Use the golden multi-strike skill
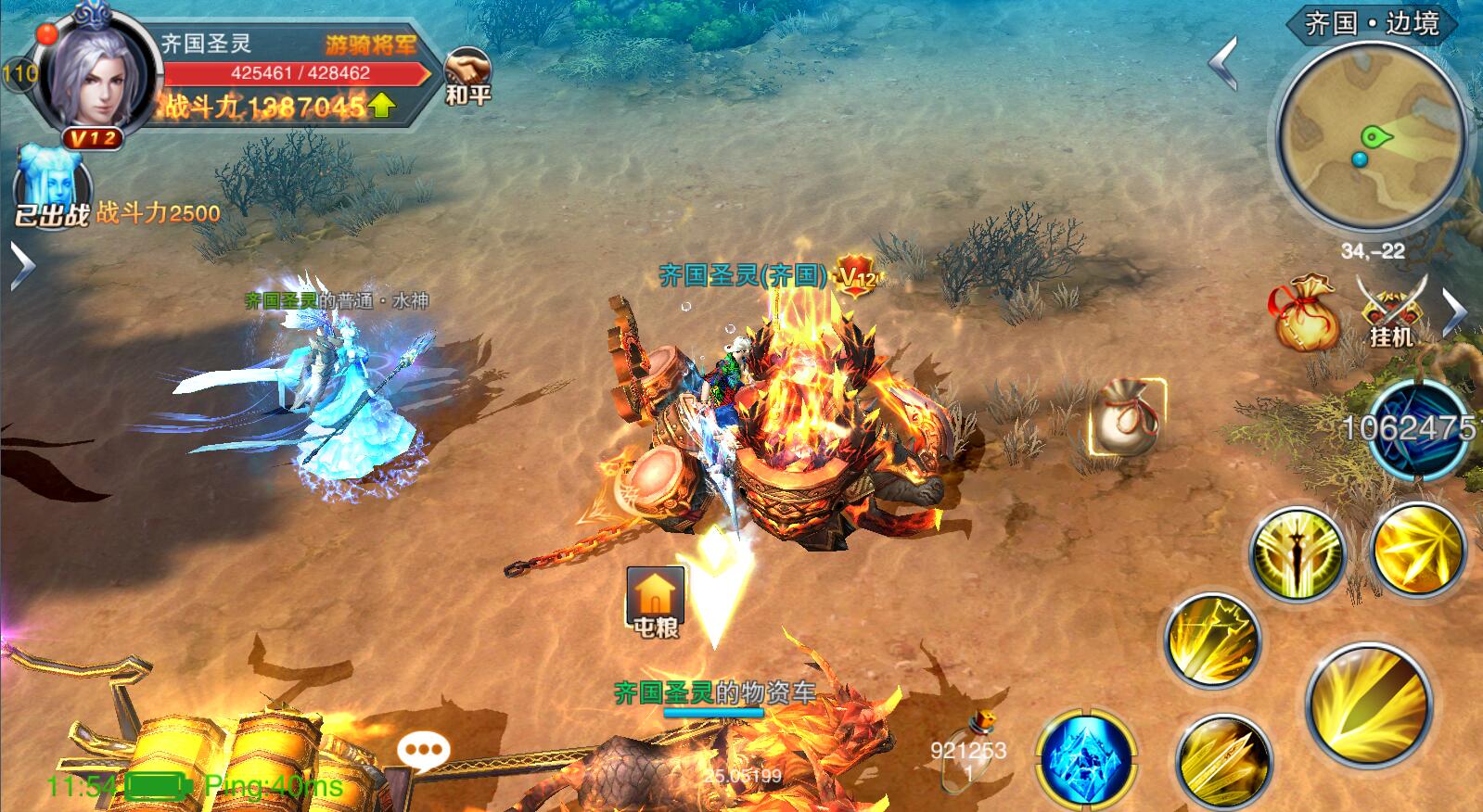1483x812 pixels. (1212, 641)
